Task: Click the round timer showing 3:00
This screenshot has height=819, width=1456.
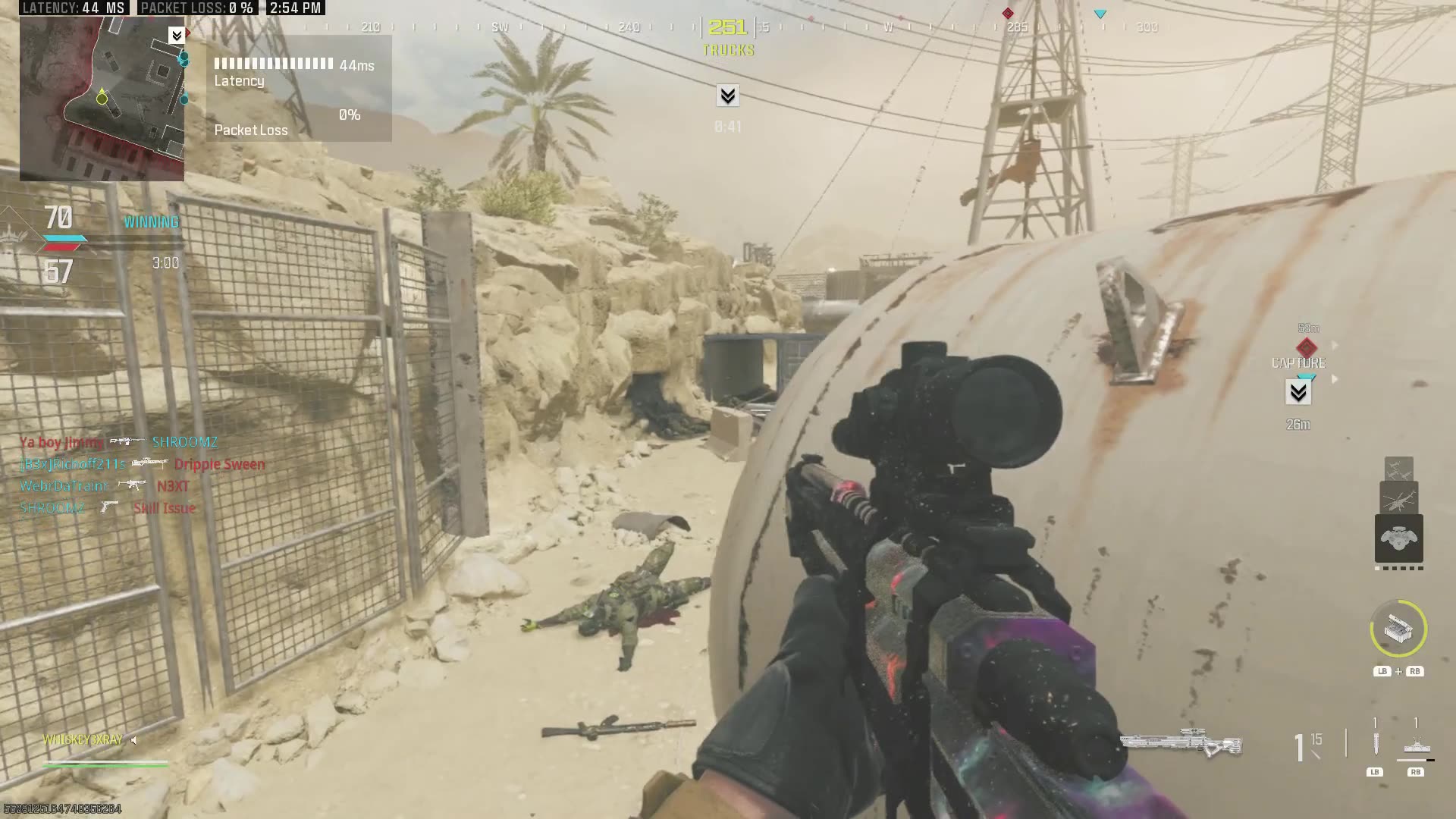Action: (166, 262)
